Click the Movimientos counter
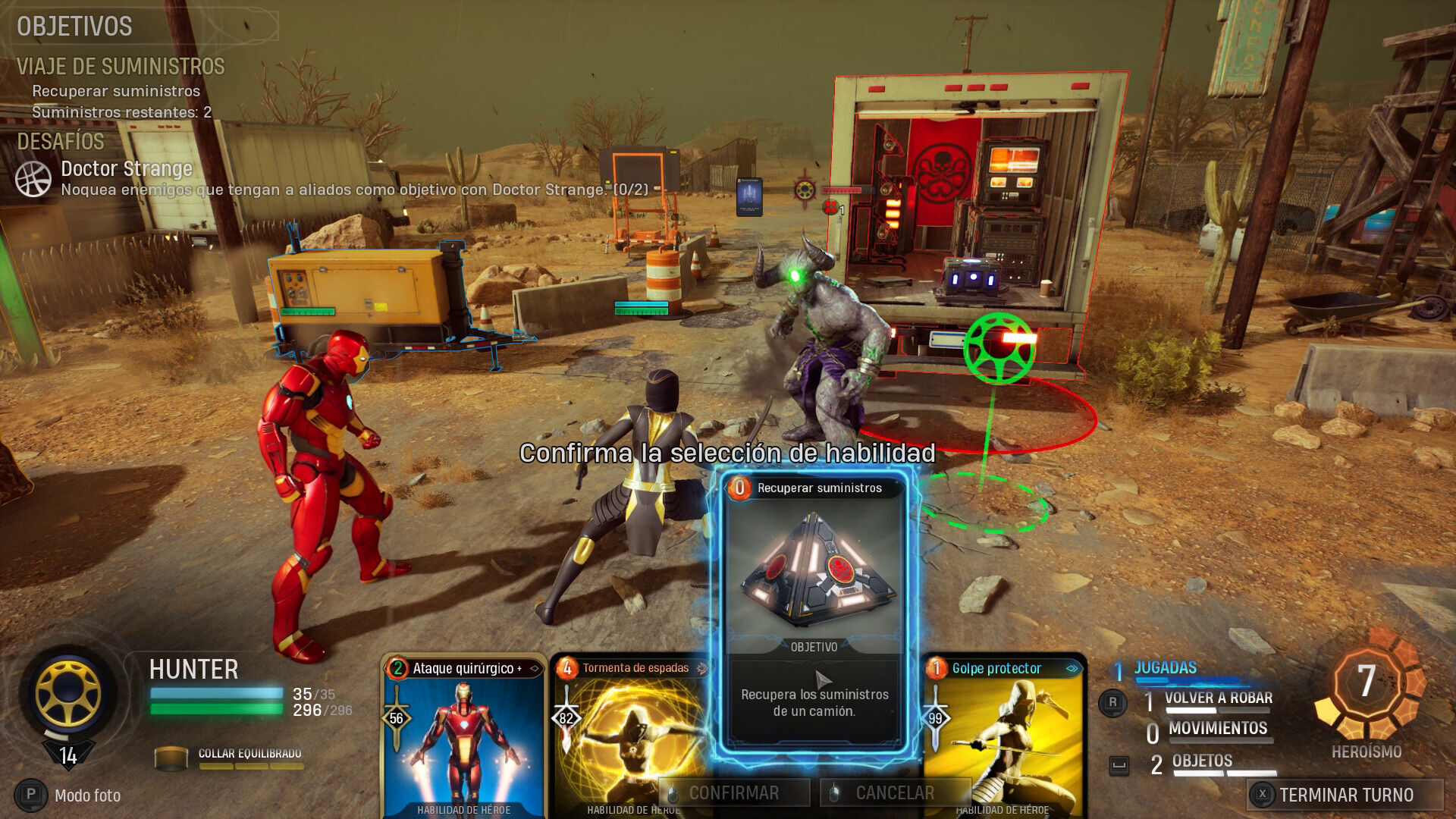This screenshot has height=819, width=1456. 1217,729
